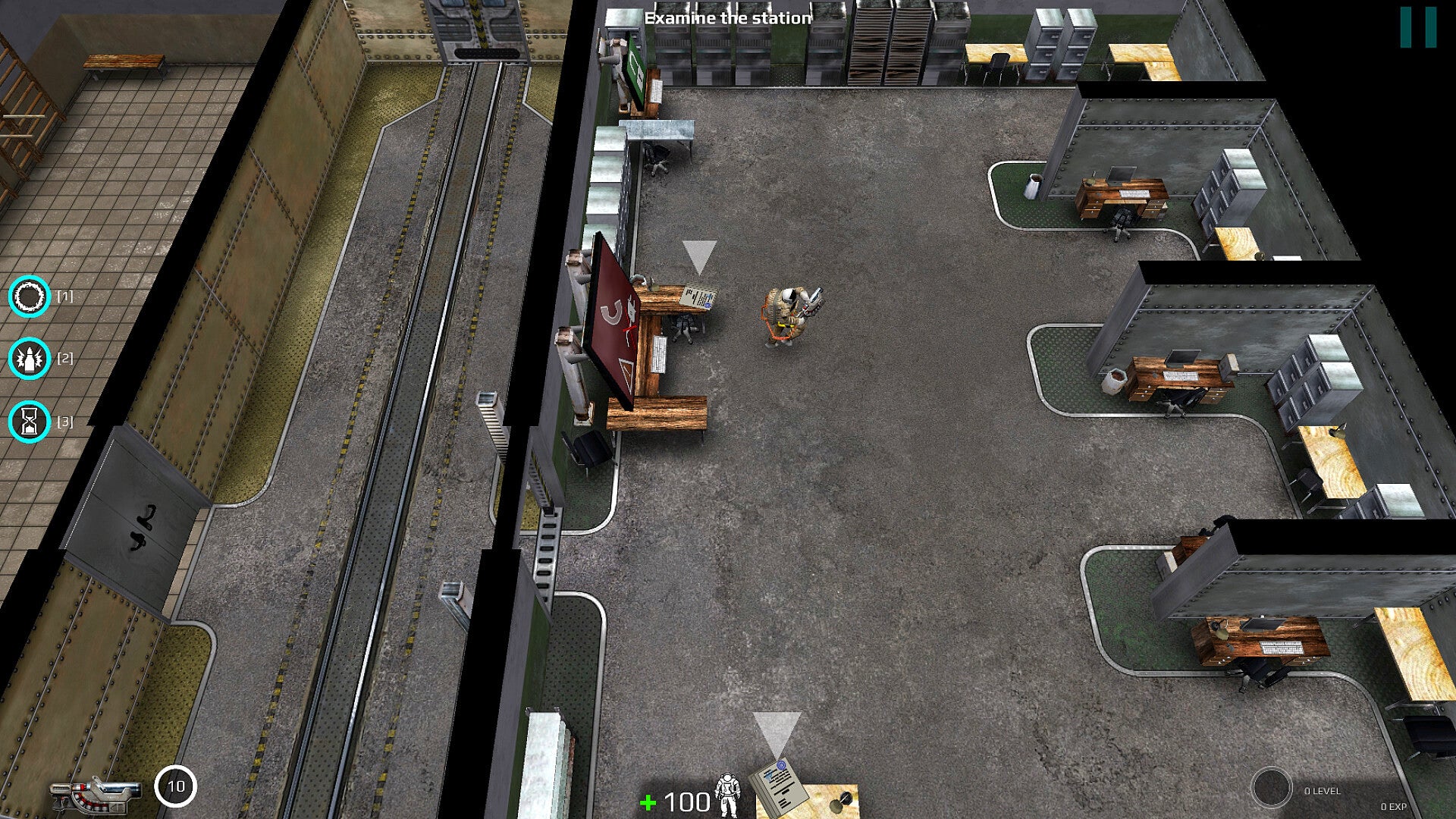Use the bullet burst ability marked [2]

(x=30, y=359)
